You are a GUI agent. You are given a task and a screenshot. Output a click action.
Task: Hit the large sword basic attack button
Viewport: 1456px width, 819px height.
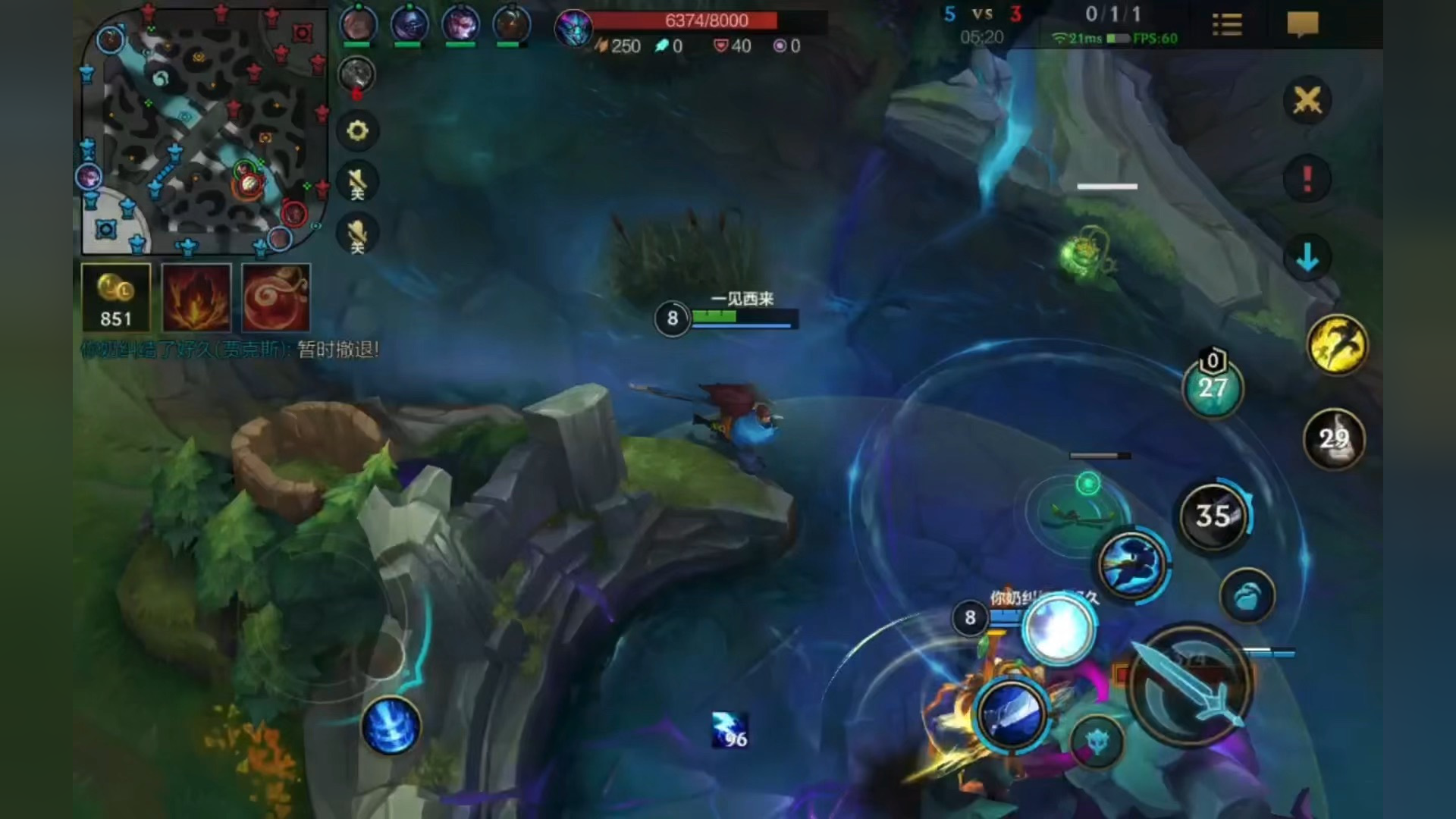[x=1190, y=683]
